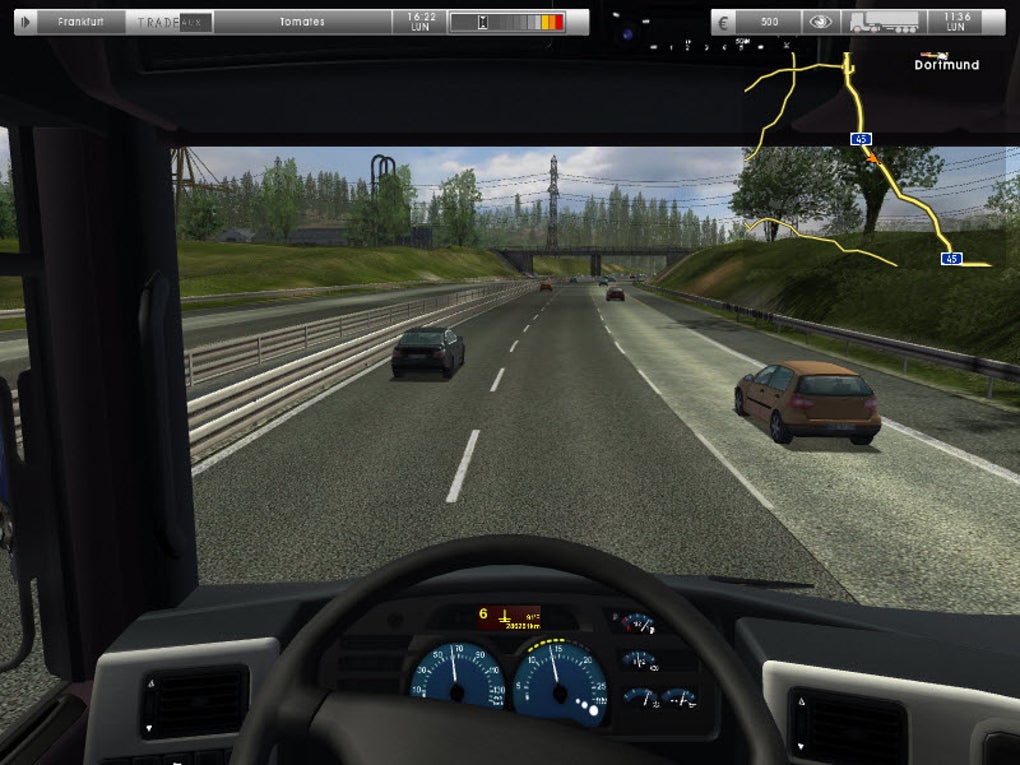This screenshot has width=1020, height=765.
Task: Click the arrow at the job bar's left end
Action: [x=25, y=22]
